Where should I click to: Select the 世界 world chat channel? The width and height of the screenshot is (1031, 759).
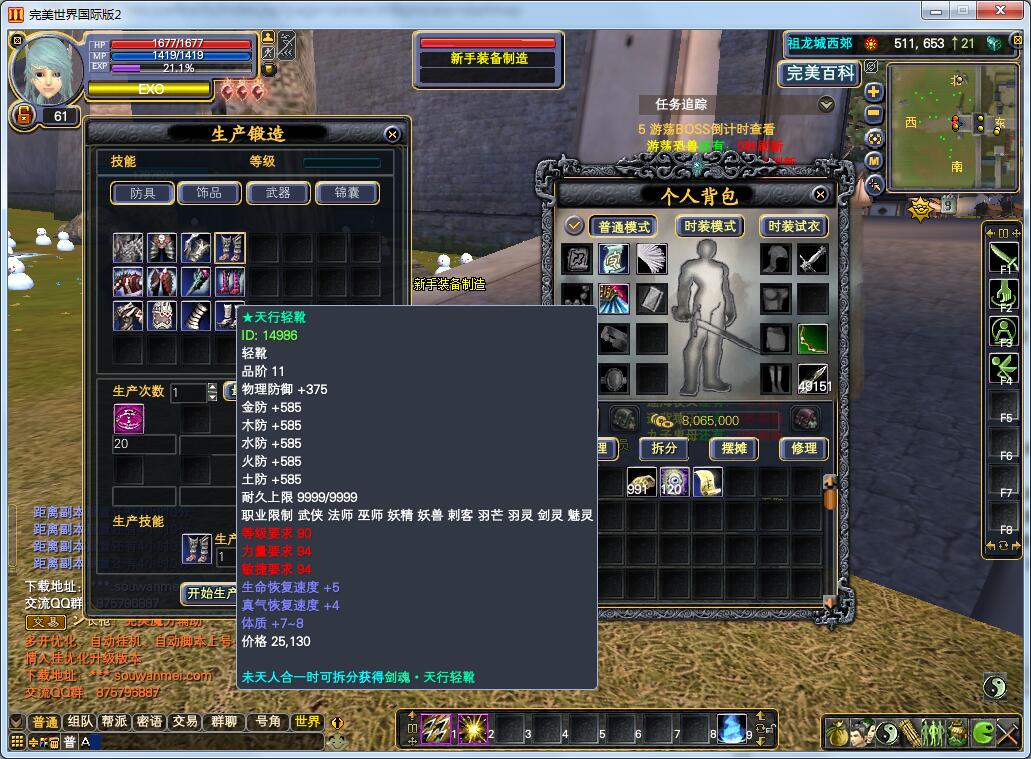click(307, 722)
